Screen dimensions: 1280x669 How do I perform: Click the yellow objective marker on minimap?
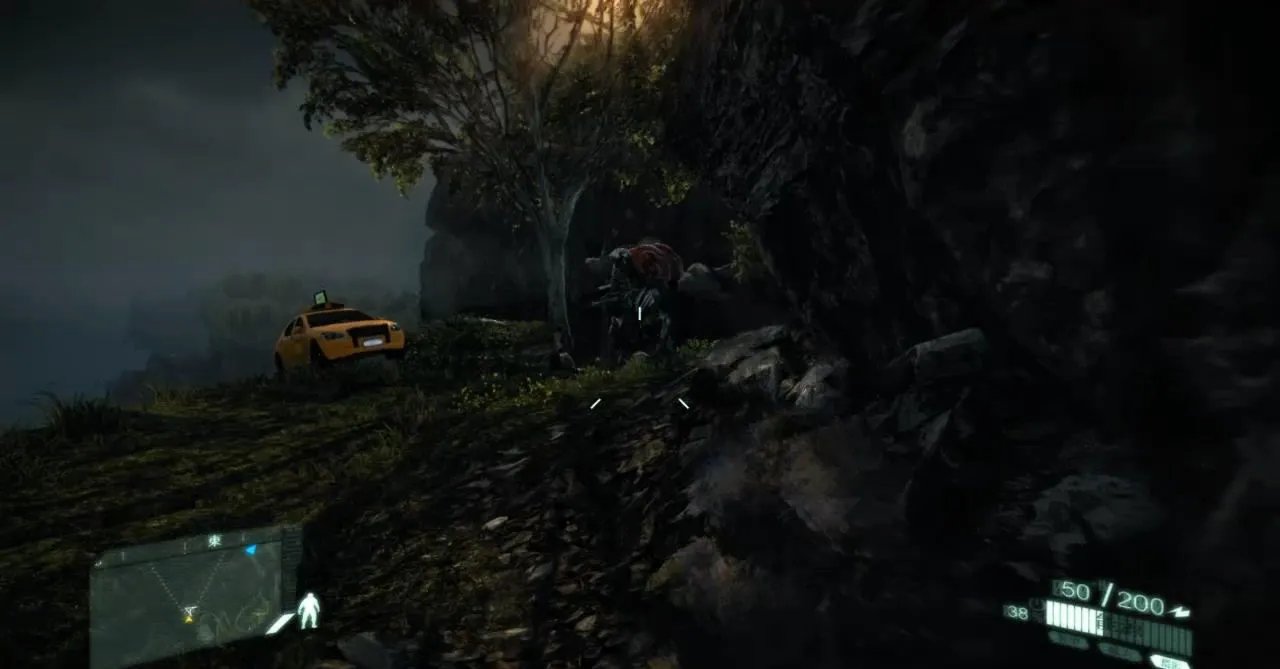pyautogui.click(x=188, y=617)
